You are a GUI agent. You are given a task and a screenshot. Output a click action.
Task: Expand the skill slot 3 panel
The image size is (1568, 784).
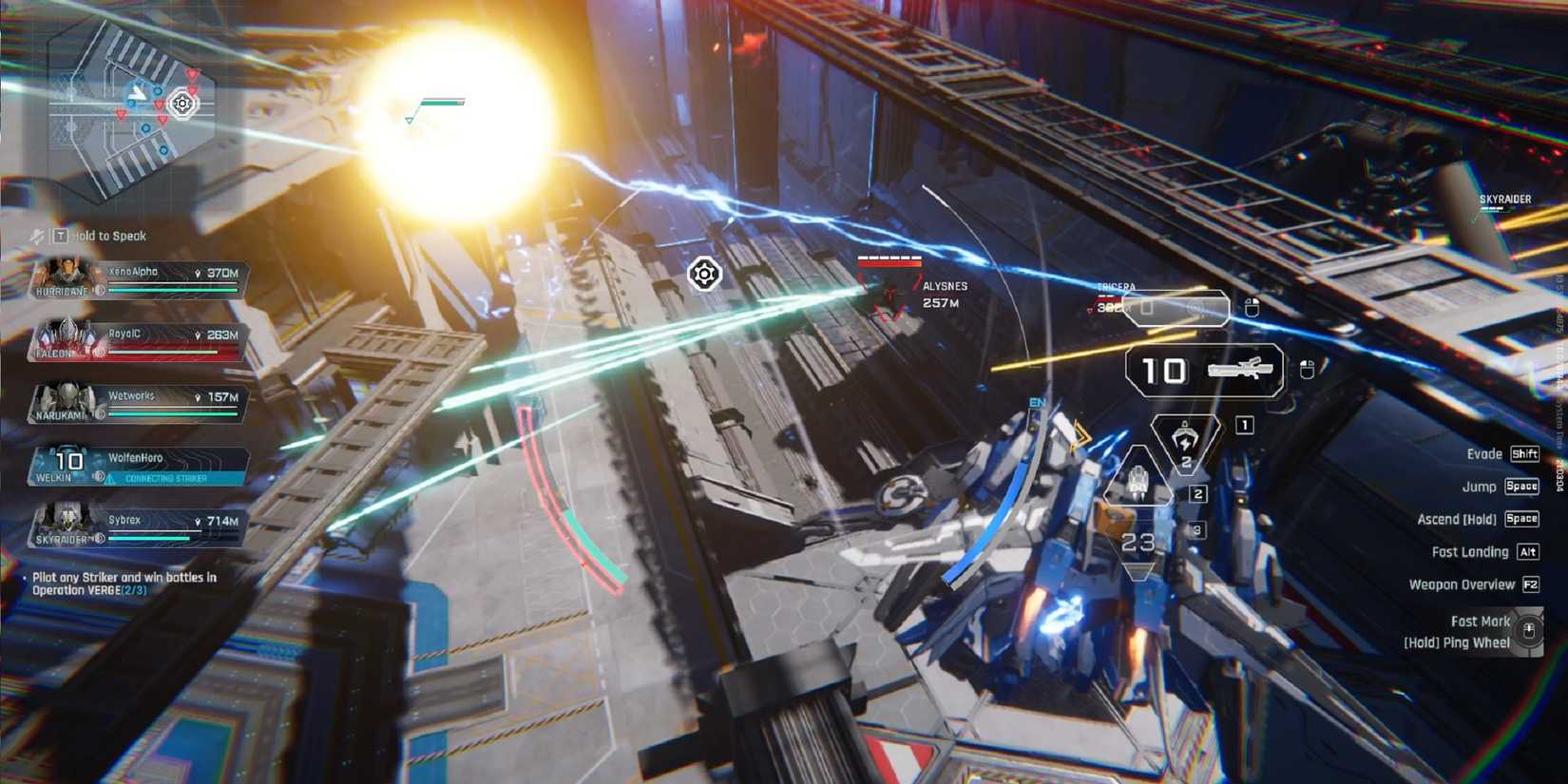pos(1197,528)
